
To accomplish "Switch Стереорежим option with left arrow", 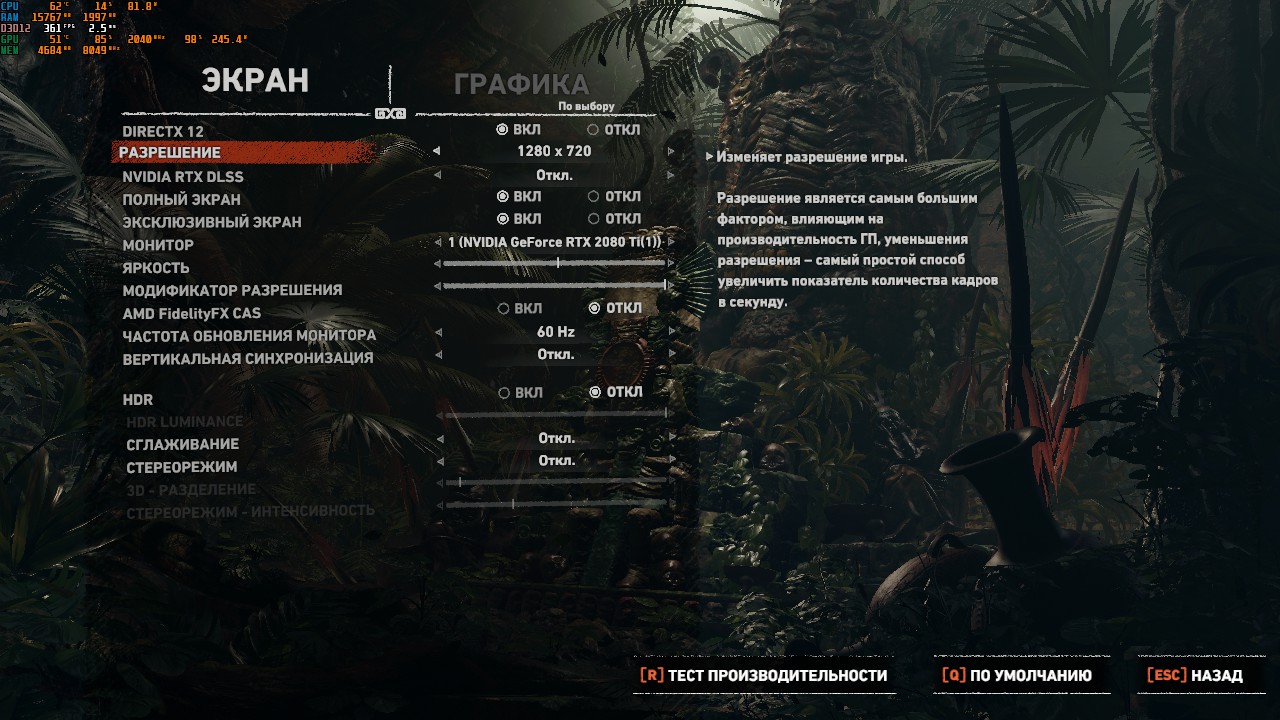I will [438, 461].
